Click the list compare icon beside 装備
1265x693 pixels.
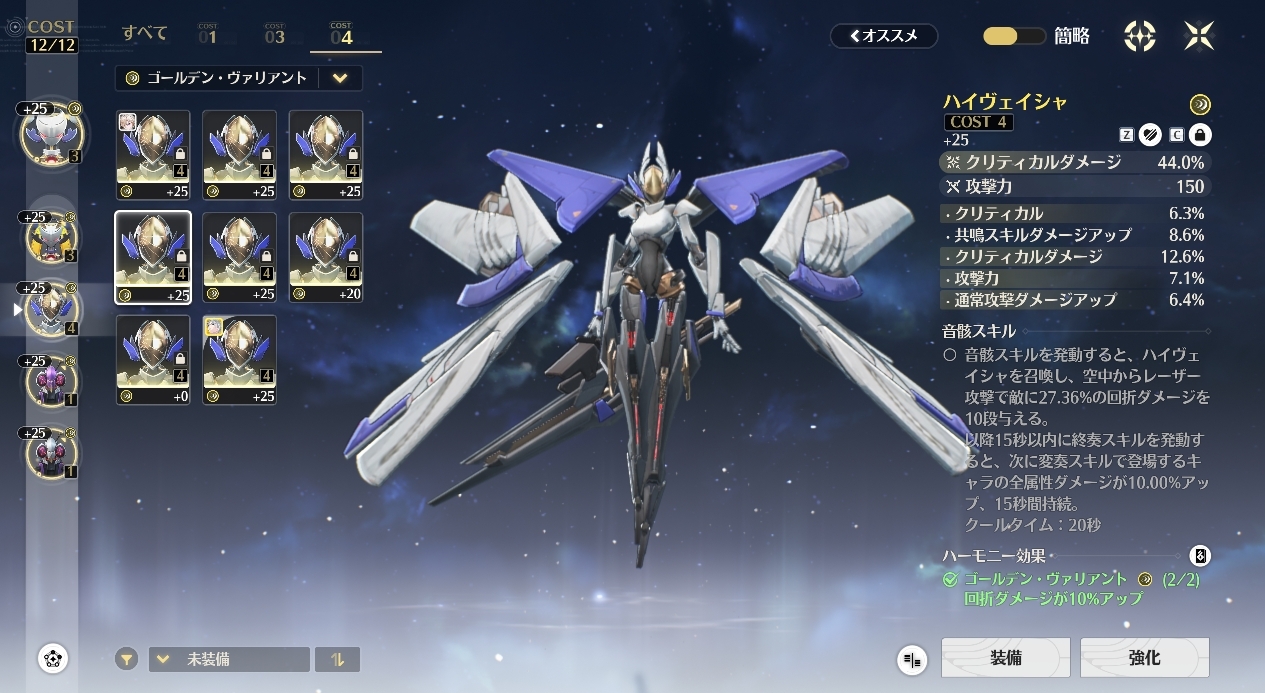(912, 659)
